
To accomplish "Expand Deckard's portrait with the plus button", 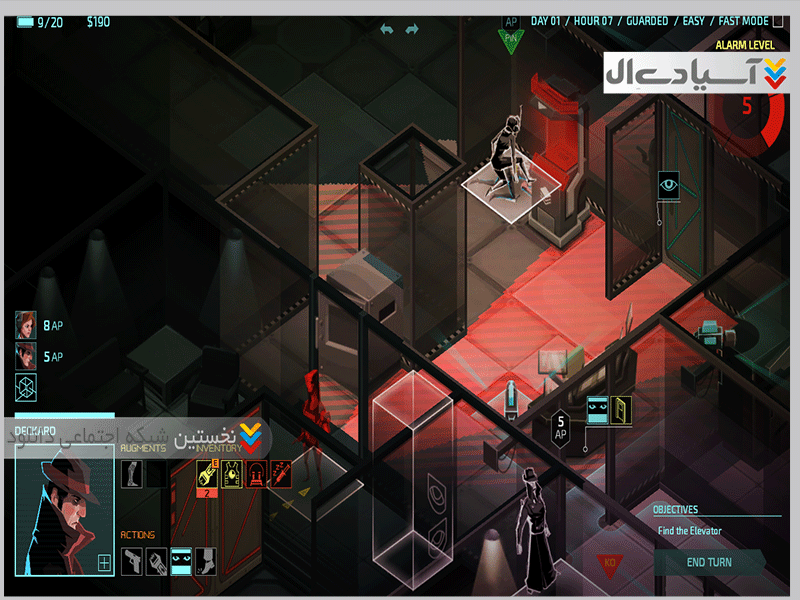I will pyautogui.click(x=104, y=563).
